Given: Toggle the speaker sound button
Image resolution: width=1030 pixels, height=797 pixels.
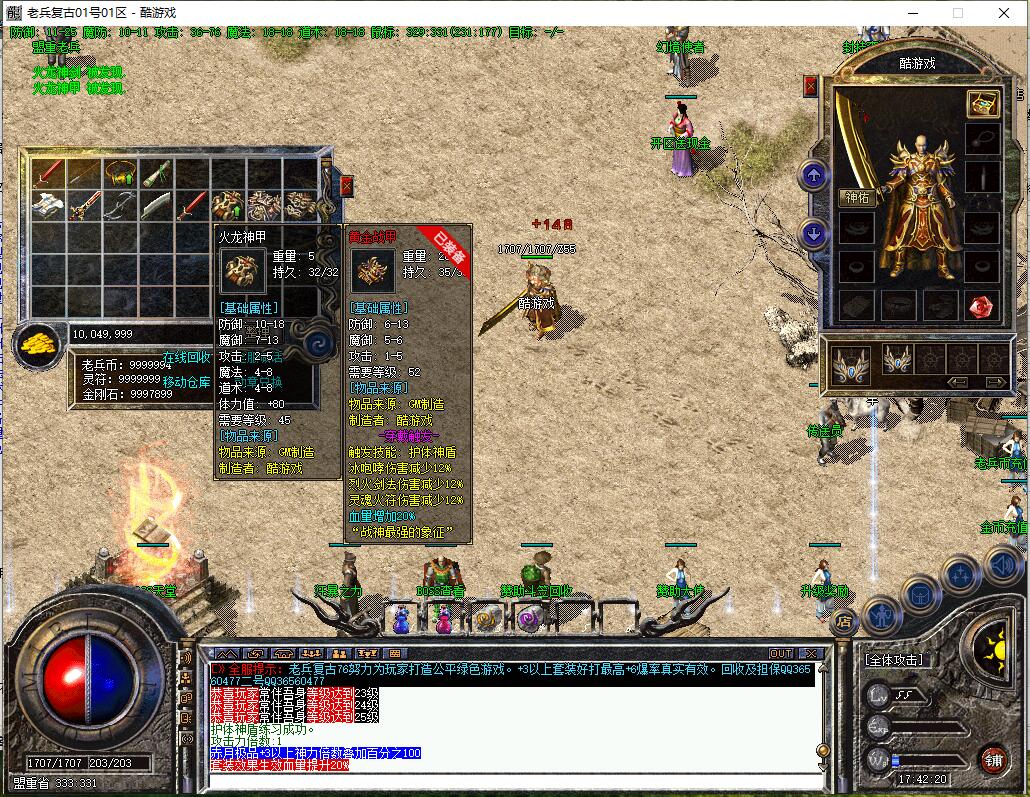Looking at the screenshot, I should (x=1003, y=568).
